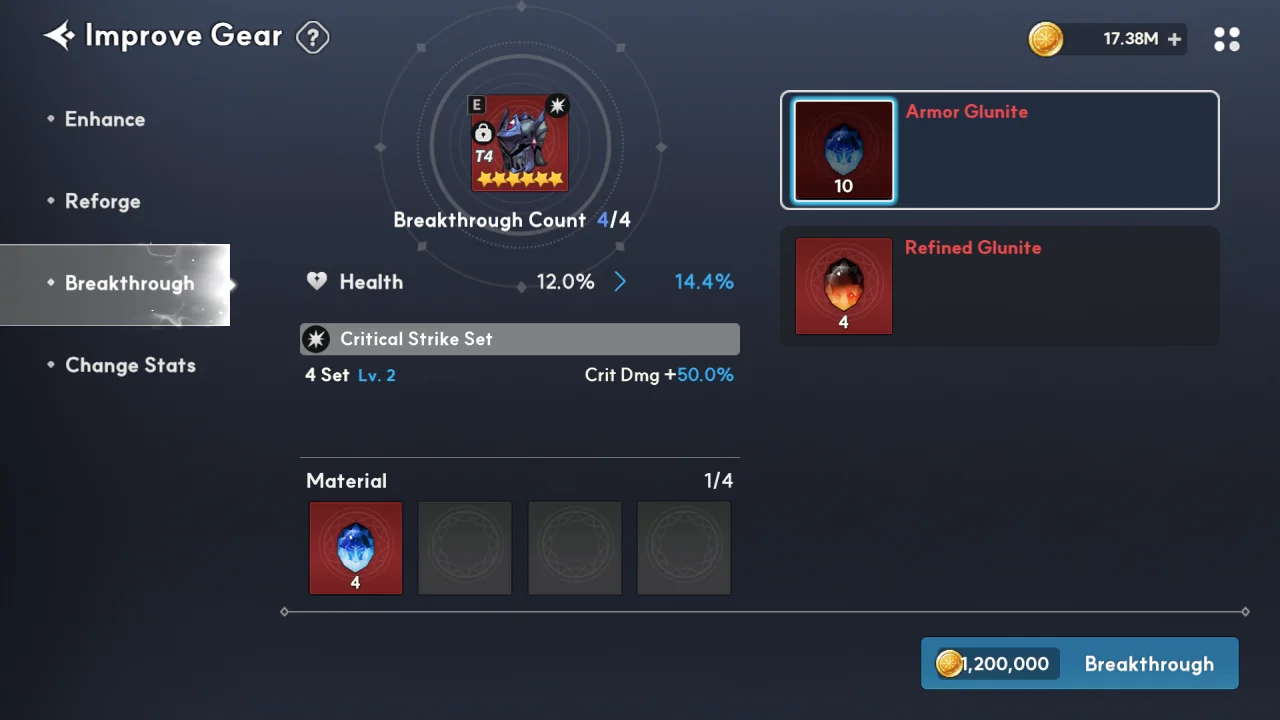1280x720 pixels.
Task: Open the question mark help info
Action: coord(313,38)
